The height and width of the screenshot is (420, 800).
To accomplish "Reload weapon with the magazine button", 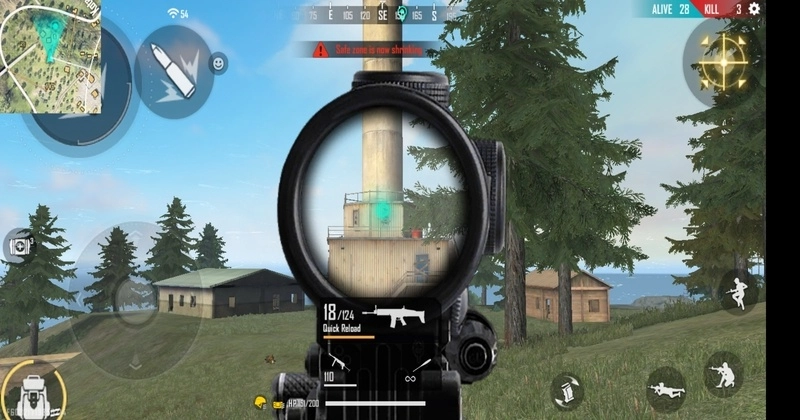I will click(x=566, y=389).
